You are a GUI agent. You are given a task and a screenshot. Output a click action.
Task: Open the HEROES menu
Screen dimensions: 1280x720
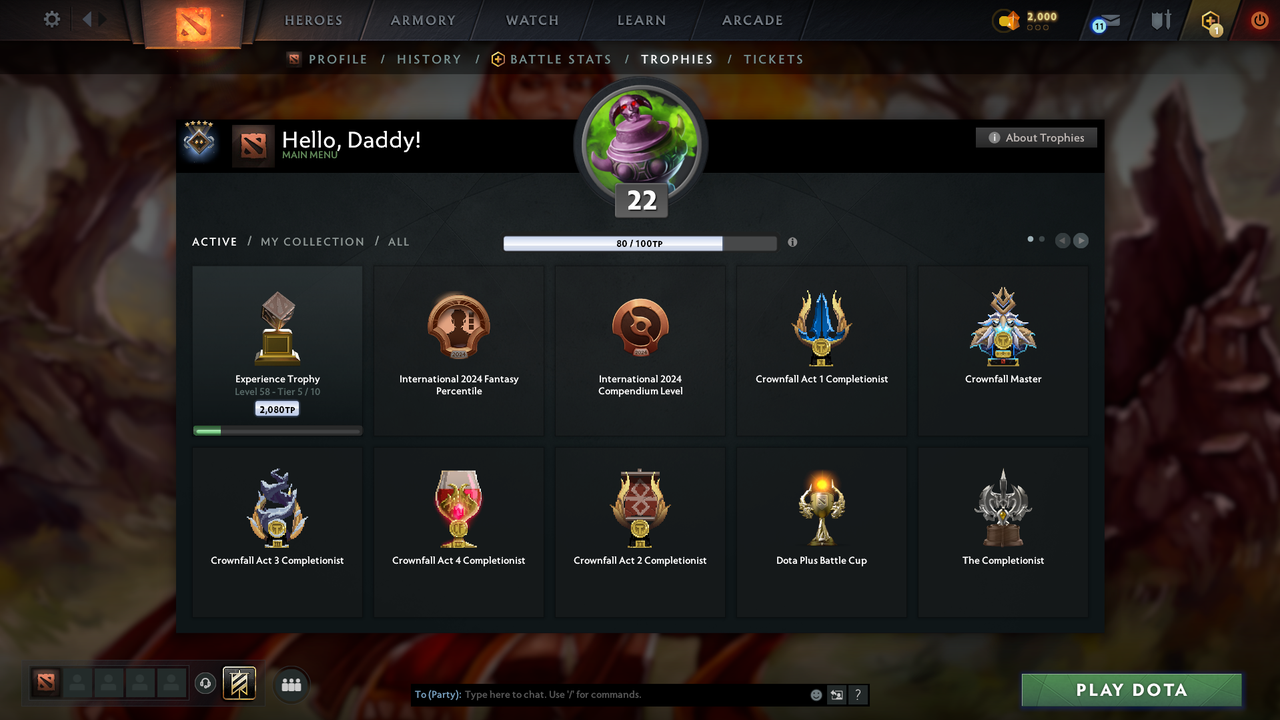(x=313, y=20)
